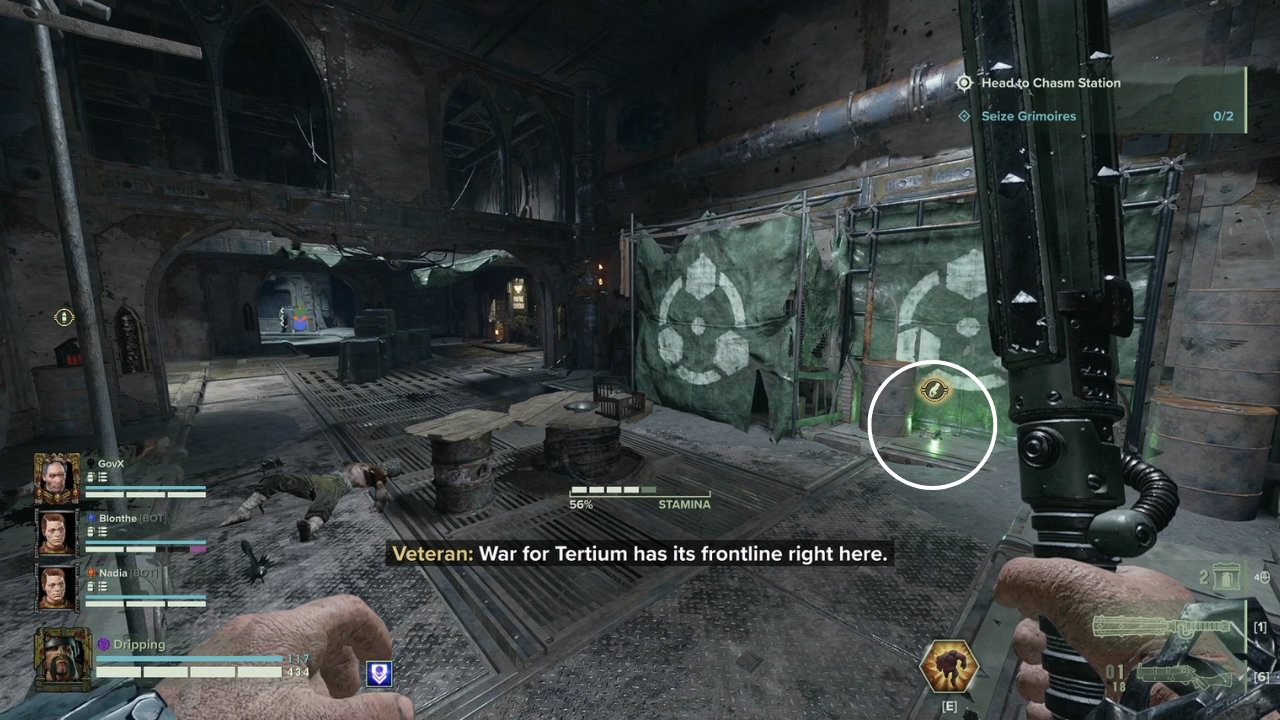Screen dimensions: 1280x720
Task: Select GovX's character portrait
Action: 56,479
